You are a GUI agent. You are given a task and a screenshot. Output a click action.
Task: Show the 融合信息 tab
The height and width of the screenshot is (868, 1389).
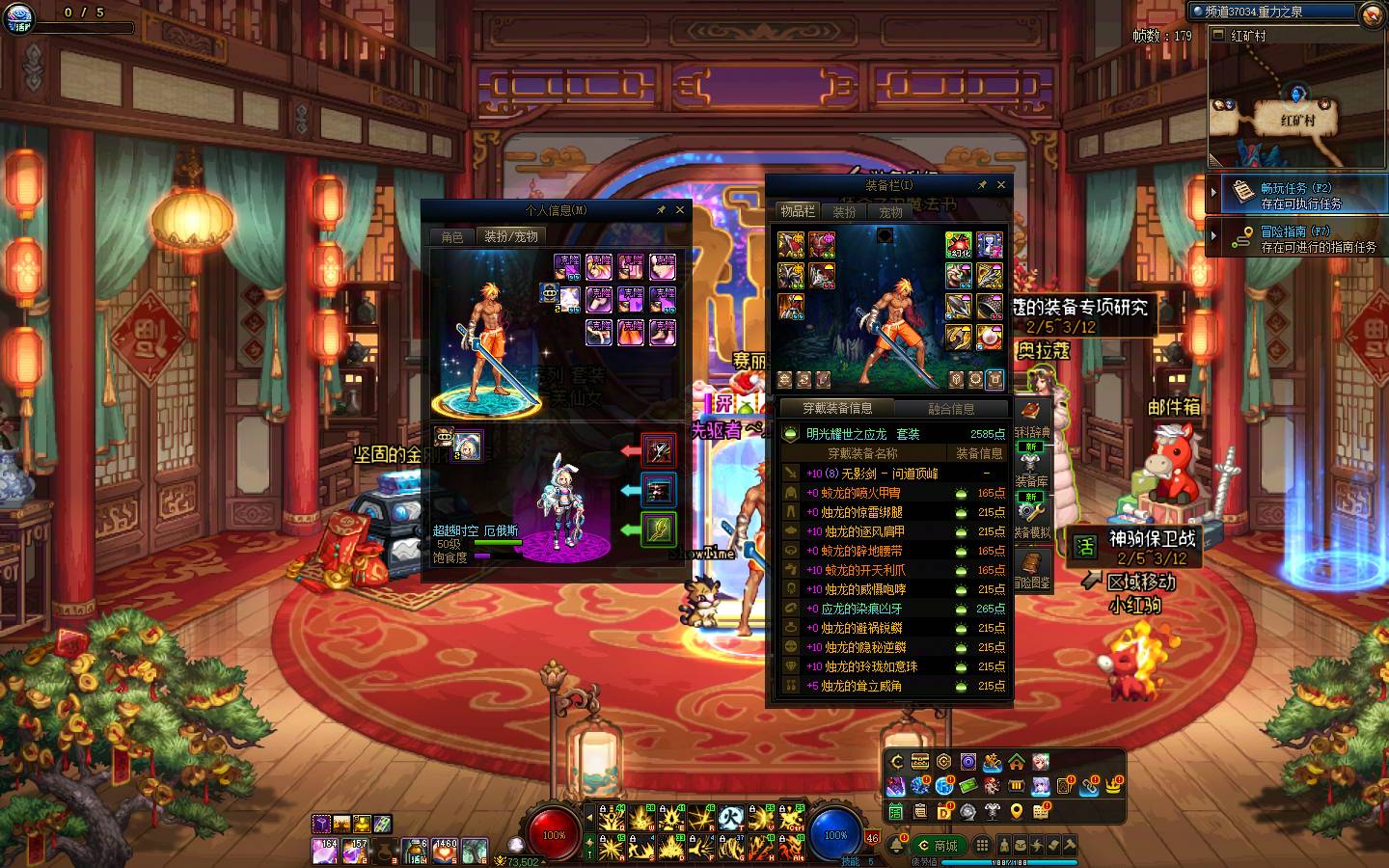[950, 409]
